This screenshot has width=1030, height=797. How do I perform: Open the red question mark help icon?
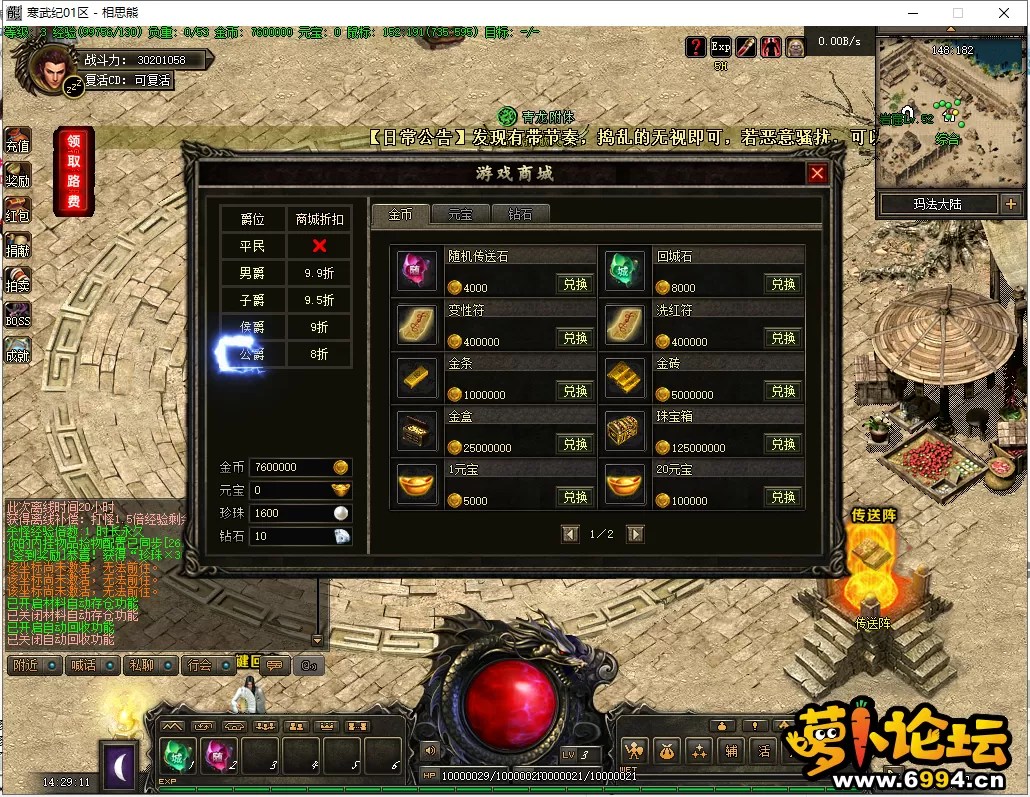696,47
